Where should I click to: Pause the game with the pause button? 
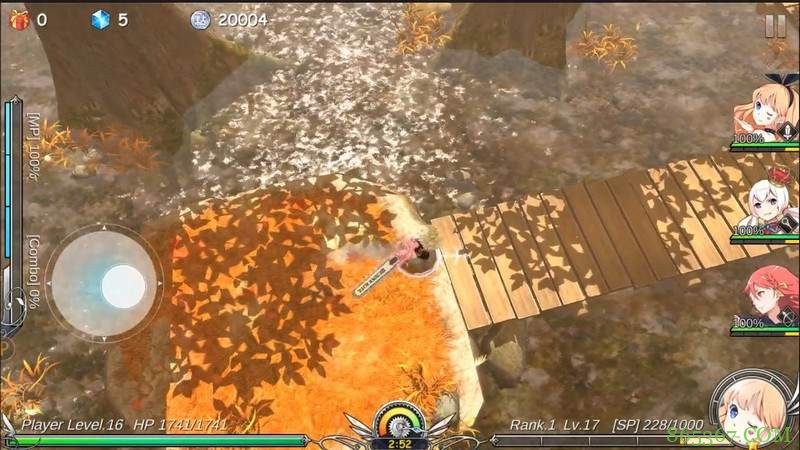tap(775, 27)
